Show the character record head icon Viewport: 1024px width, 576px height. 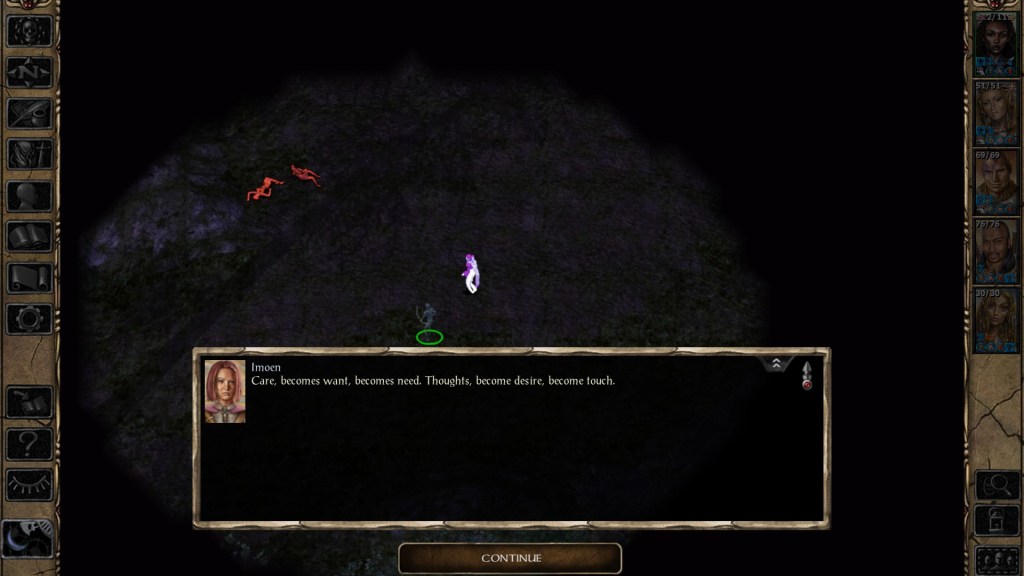click(29, 196)
